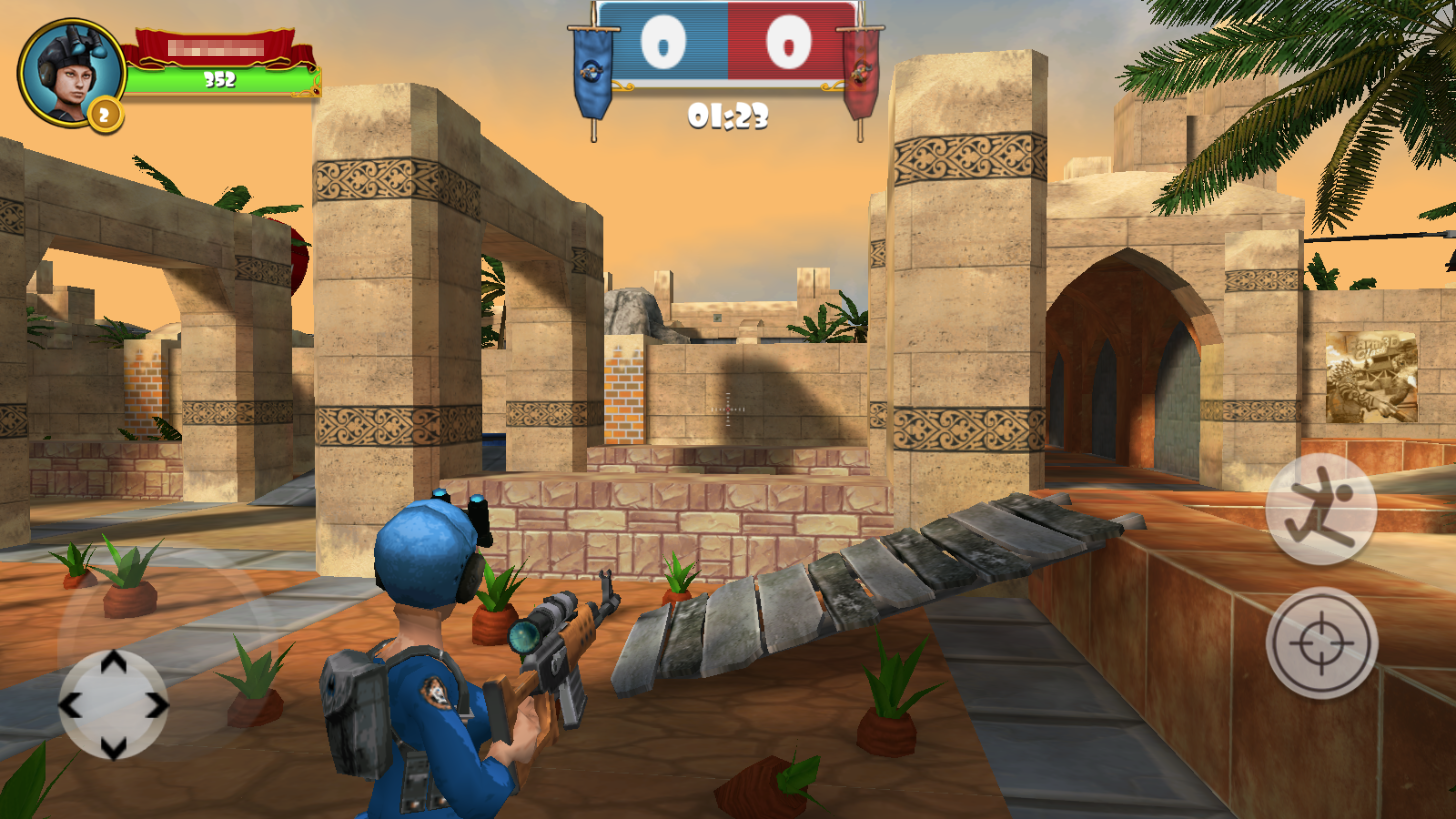The height and width of the screenshot is (819, 1456).
Task: Select the red team flag icon
Action: (x=861, y=72)
